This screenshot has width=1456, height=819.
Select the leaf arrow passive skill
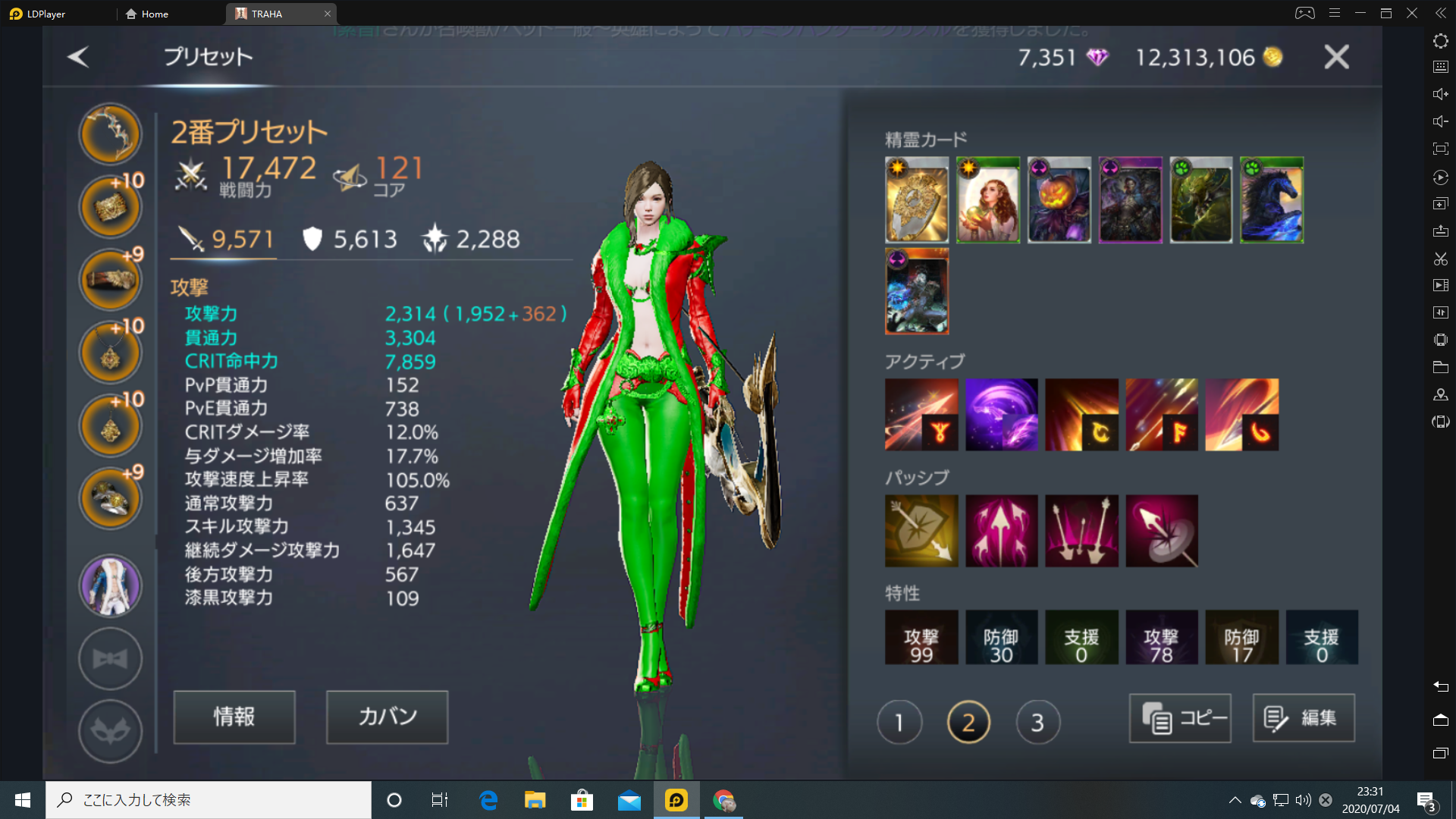point(921,531)
